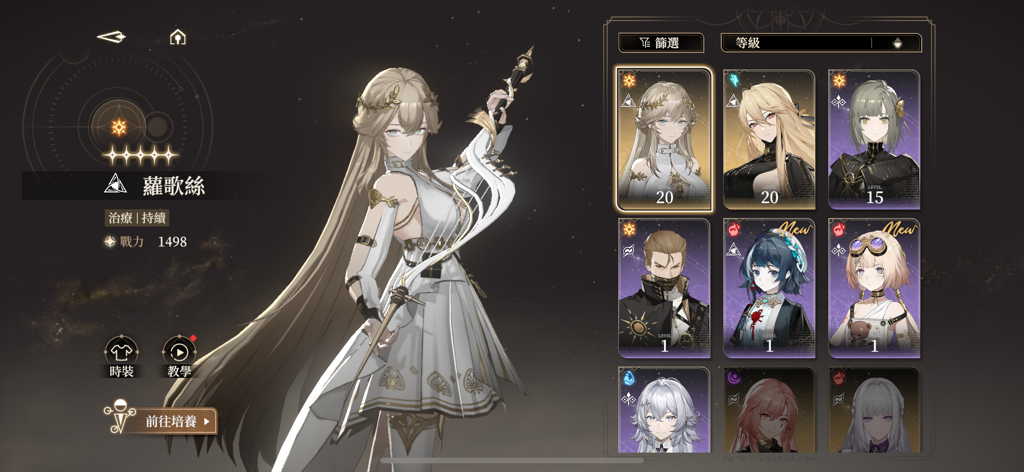Go back using the arrow button

point(111,37)
